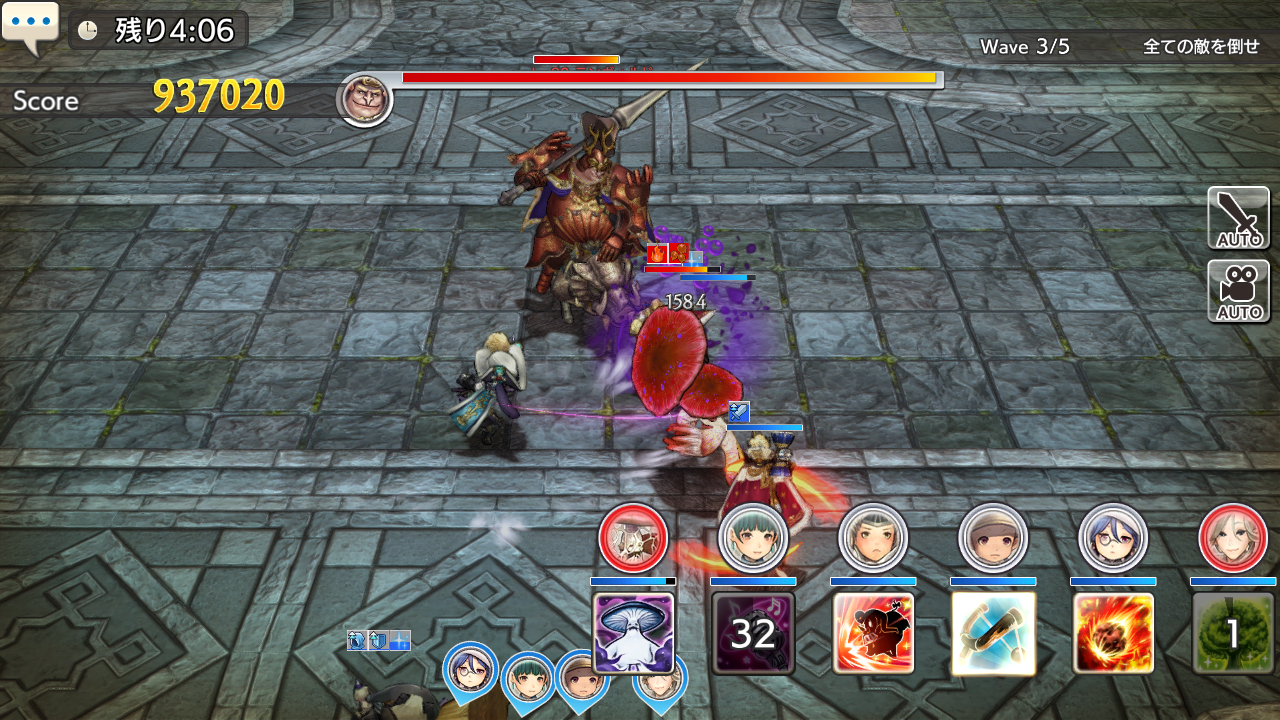Activate the white mushroom skill
Image resolution: width=1280 pixels, height=720 pixels.
tap(633, 633)
